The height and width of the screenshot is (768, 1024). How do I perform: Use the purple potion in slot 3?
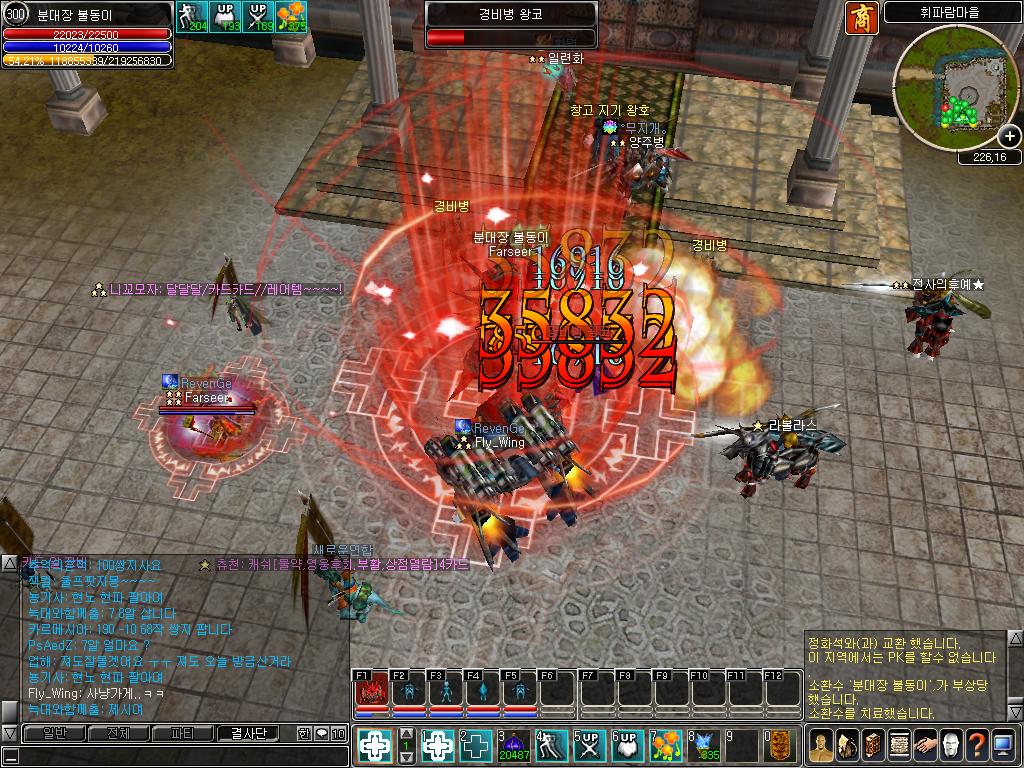tap(514, 745)
